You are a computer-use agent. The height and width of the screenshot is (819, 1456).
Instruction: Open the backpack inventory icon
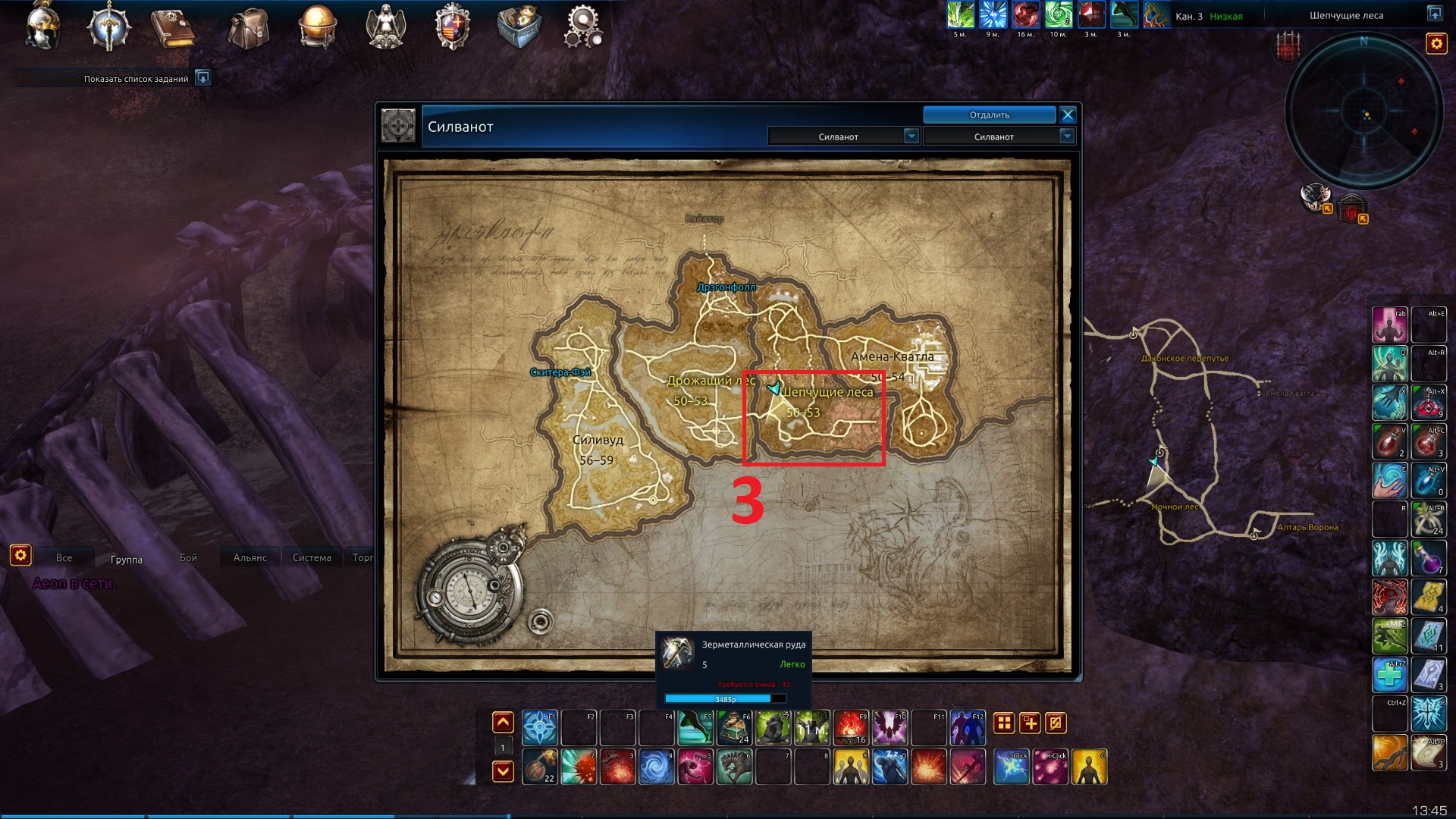249,29
